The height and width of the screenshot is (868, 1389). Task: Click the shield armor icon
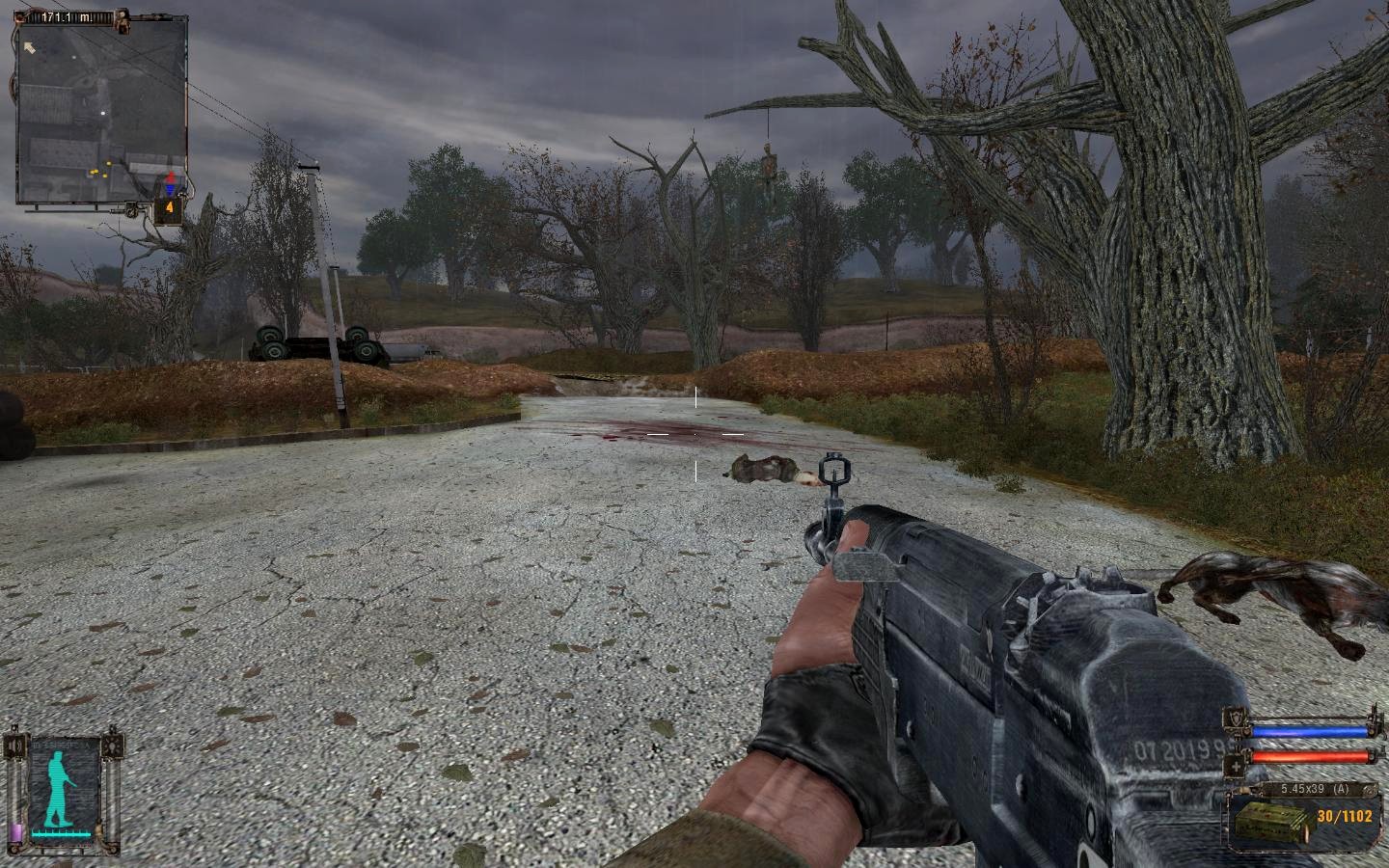1233,719
